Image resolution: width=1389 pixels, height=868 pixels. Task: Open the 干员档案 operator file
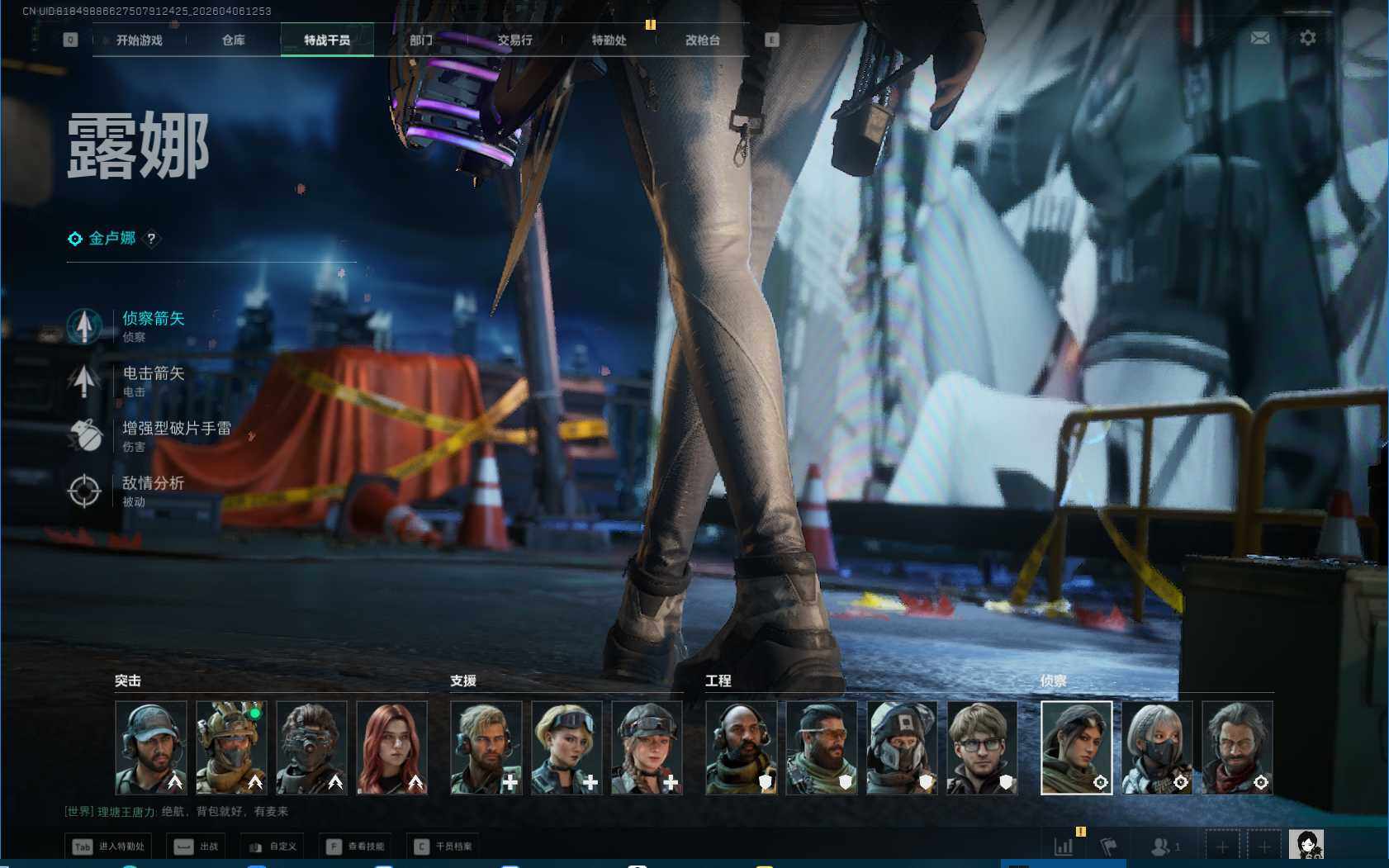coord(444,847)
